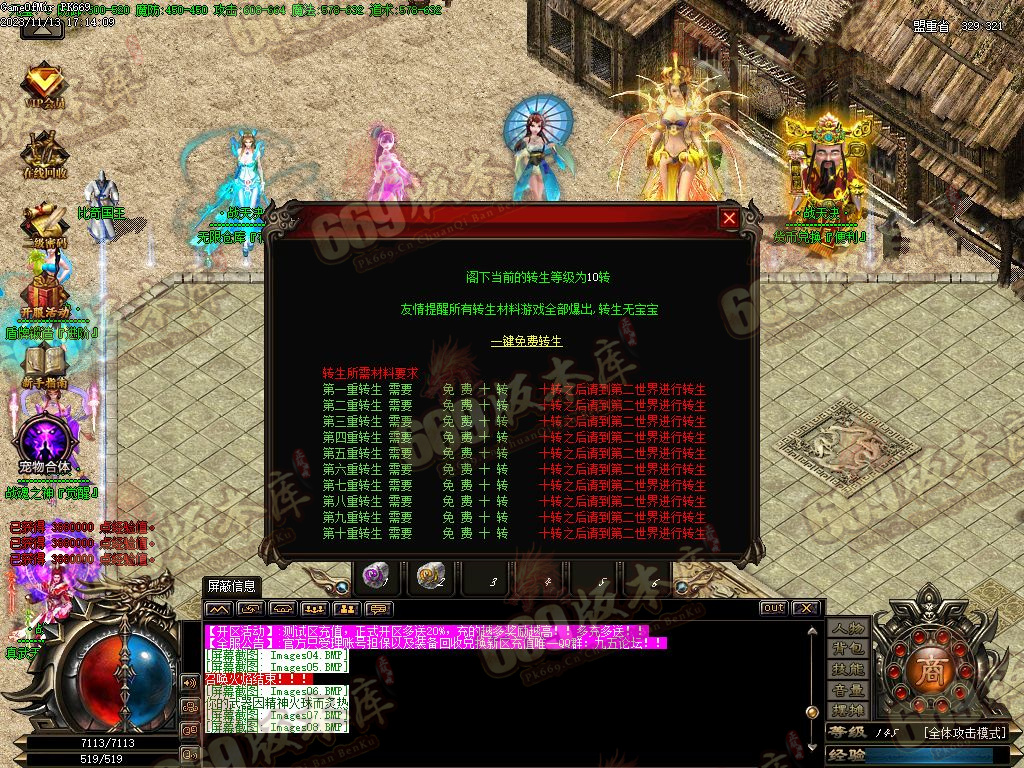Screen dimensions: 1024x768
Task: Open the 开服活动 gift box events
Action: [x=44, y=294]
